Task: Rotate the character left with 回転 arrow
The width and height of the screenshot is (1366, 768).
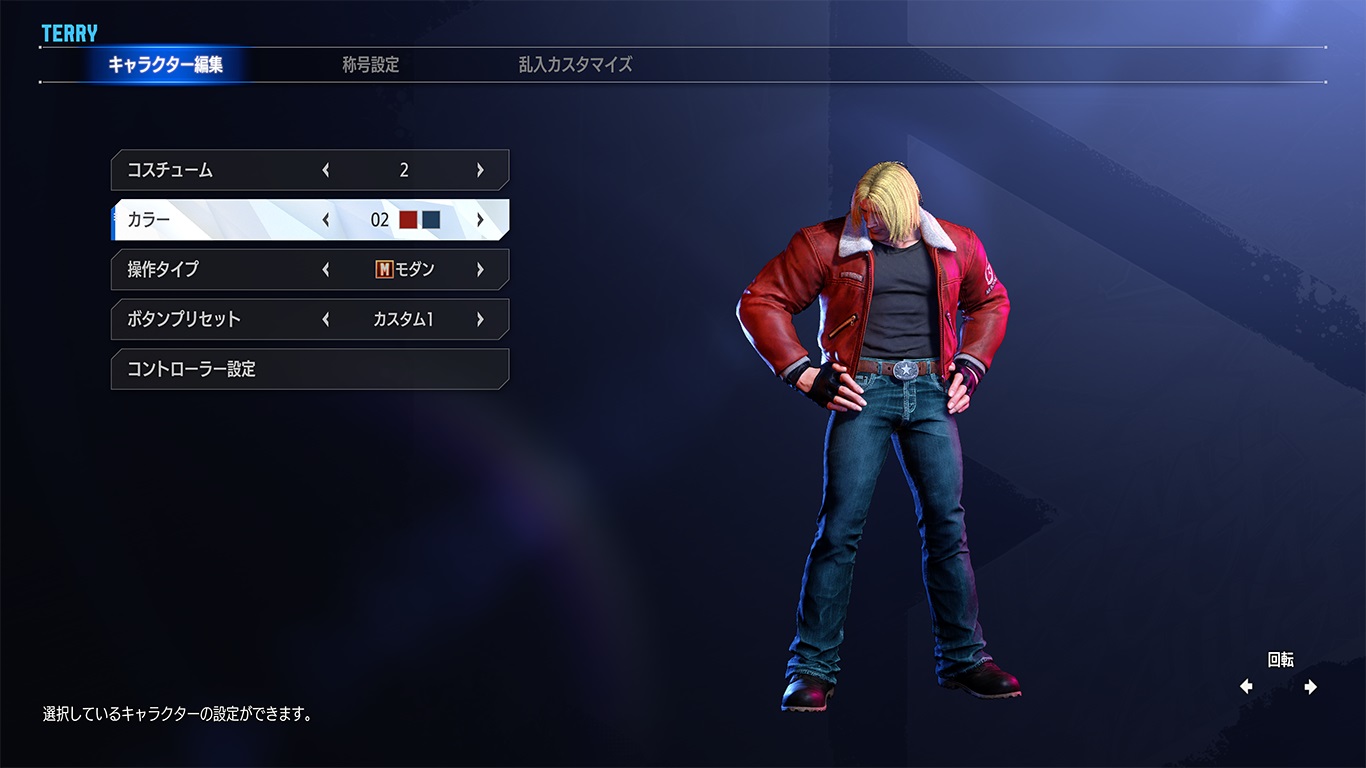Action: click(x=1246, y=687)
